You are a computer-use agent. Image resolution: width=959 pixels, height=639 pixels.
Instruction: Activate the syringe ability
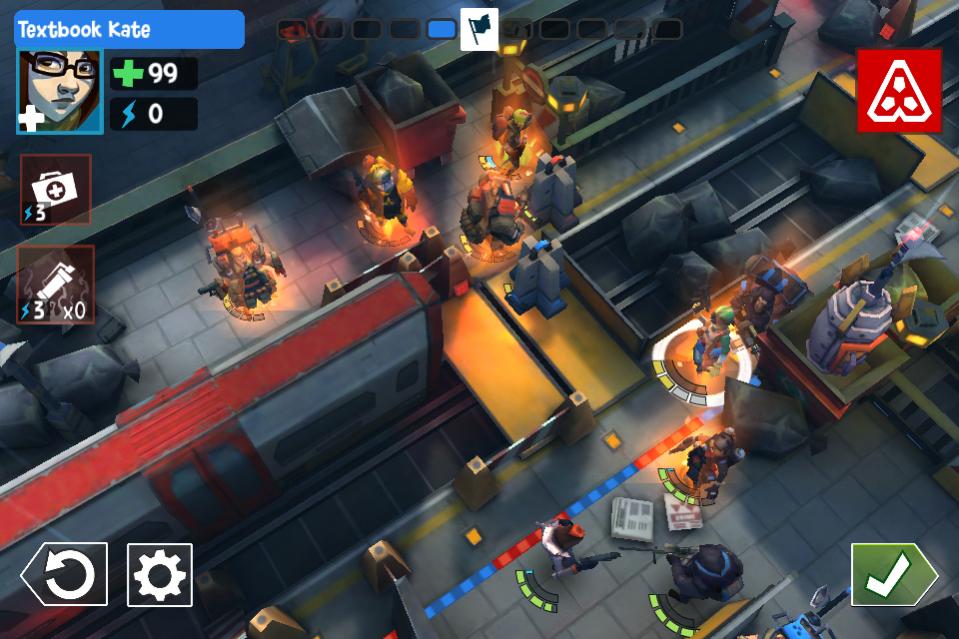[56, 285]
